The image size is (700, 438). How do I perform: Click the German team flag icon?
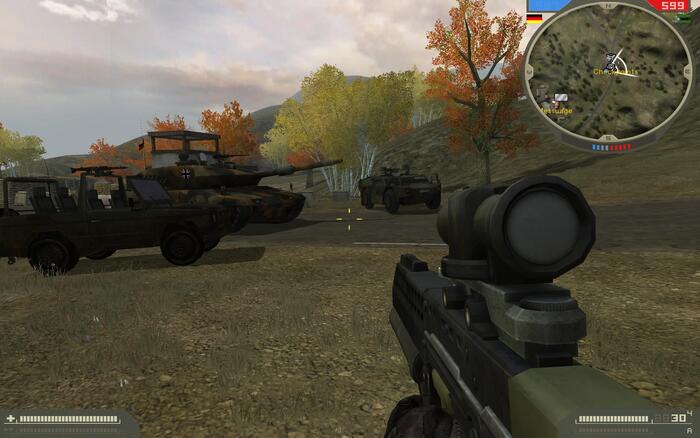click(534, 17)
